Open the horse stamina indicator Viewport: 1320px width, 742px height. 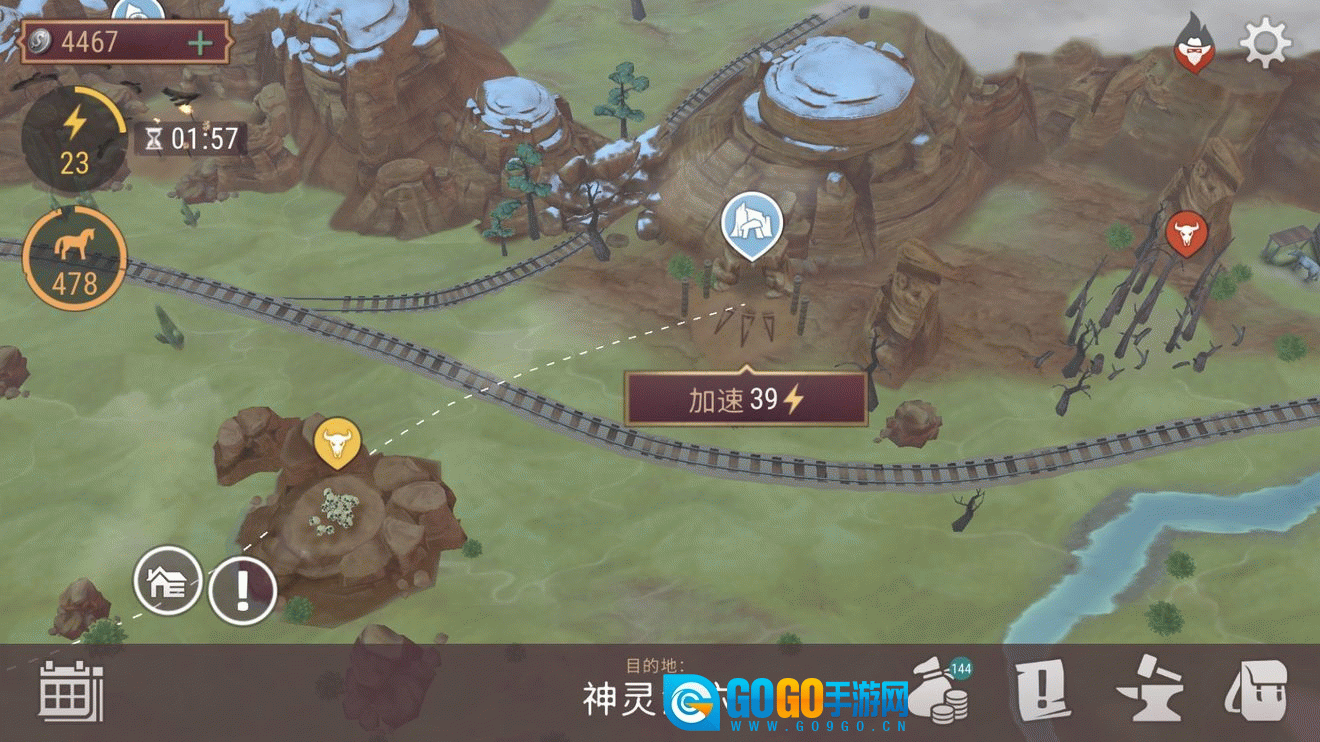tap(74, 259)
